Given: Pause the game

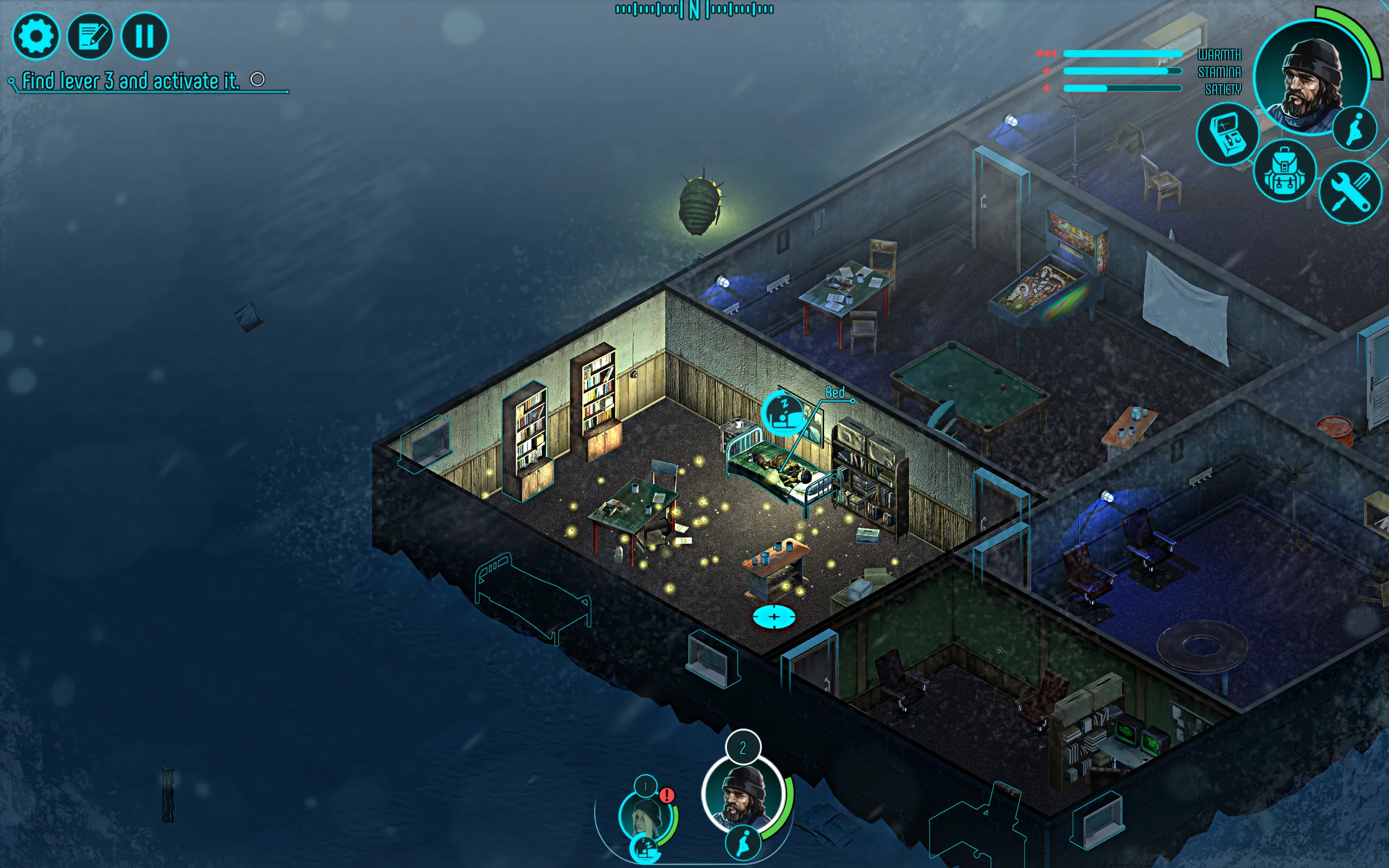Looking at the screenshot, I should click(x=145, y=36).
